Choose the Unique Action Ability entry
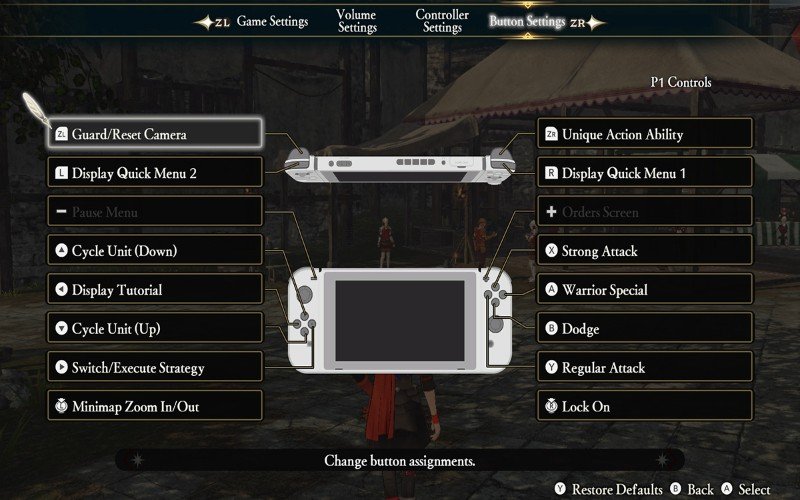800x500 pixels. [x=645, y=133]
